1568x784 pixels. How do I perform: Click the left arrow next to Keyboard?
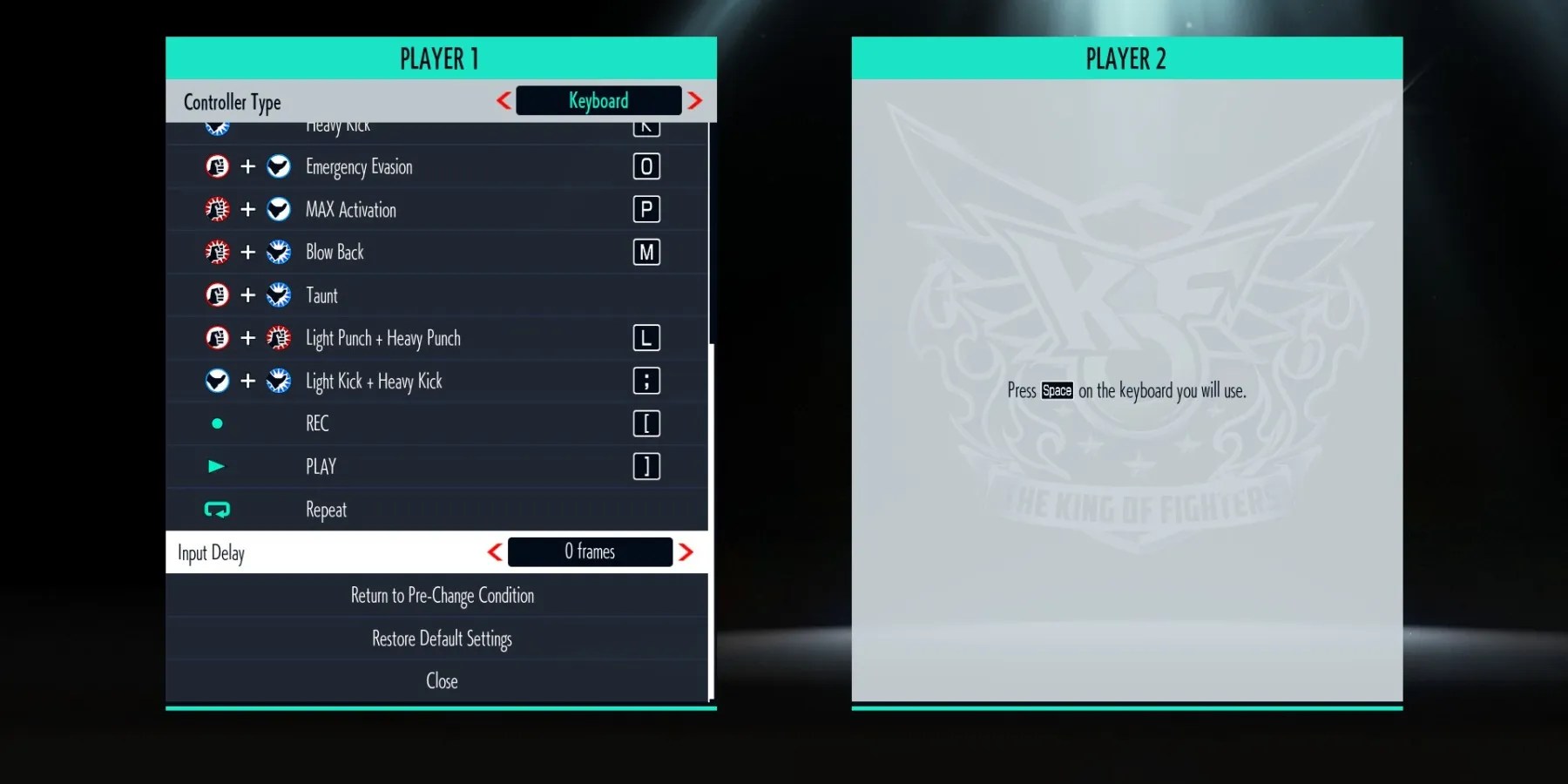coord(504,100)
